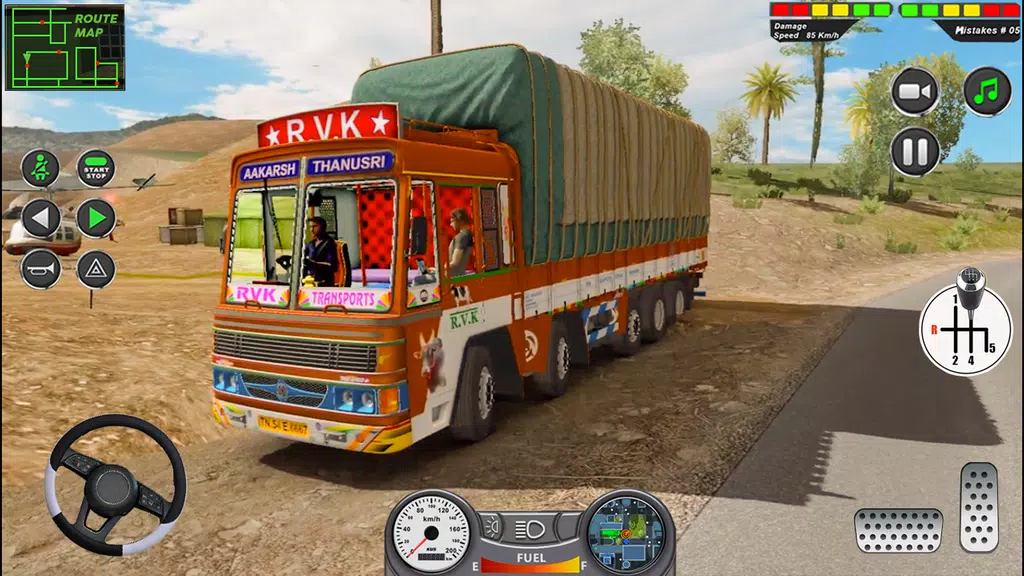Turn on the hazard lights triangle
This screenshot has height=576, width=1024.
[x=96, y=269]
